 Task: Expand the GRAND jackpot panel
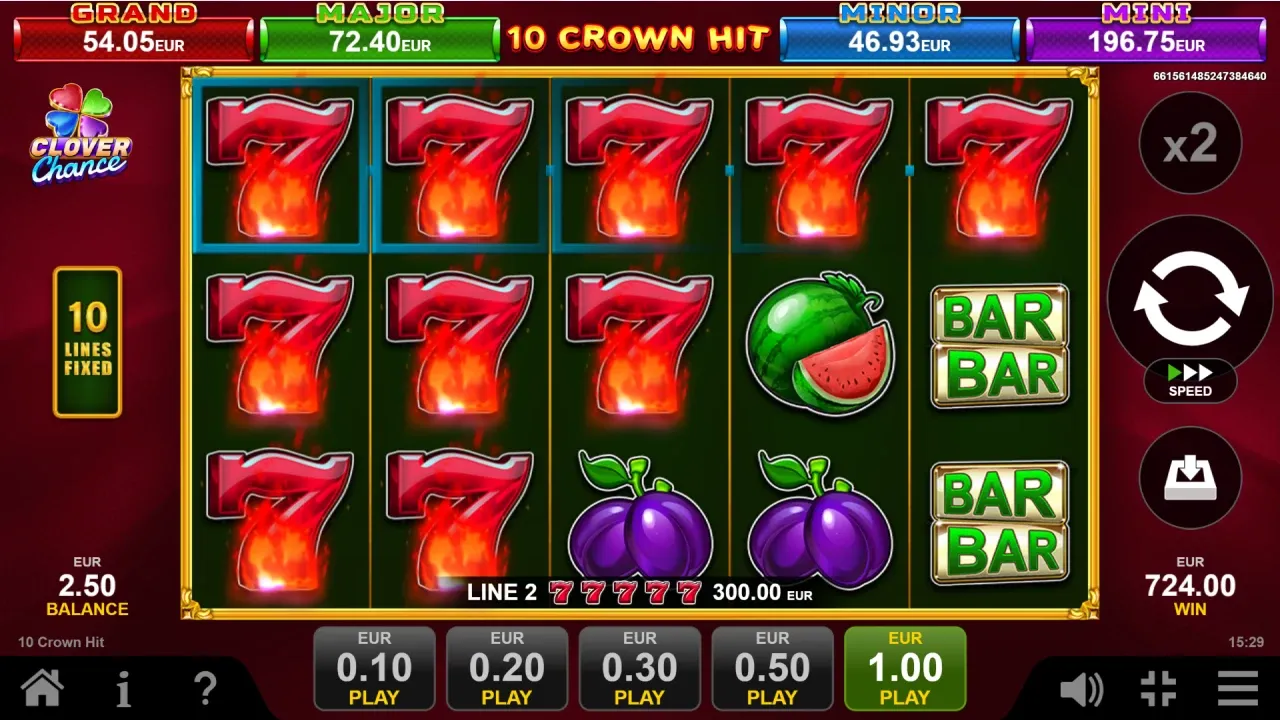[x=130, y=31]
